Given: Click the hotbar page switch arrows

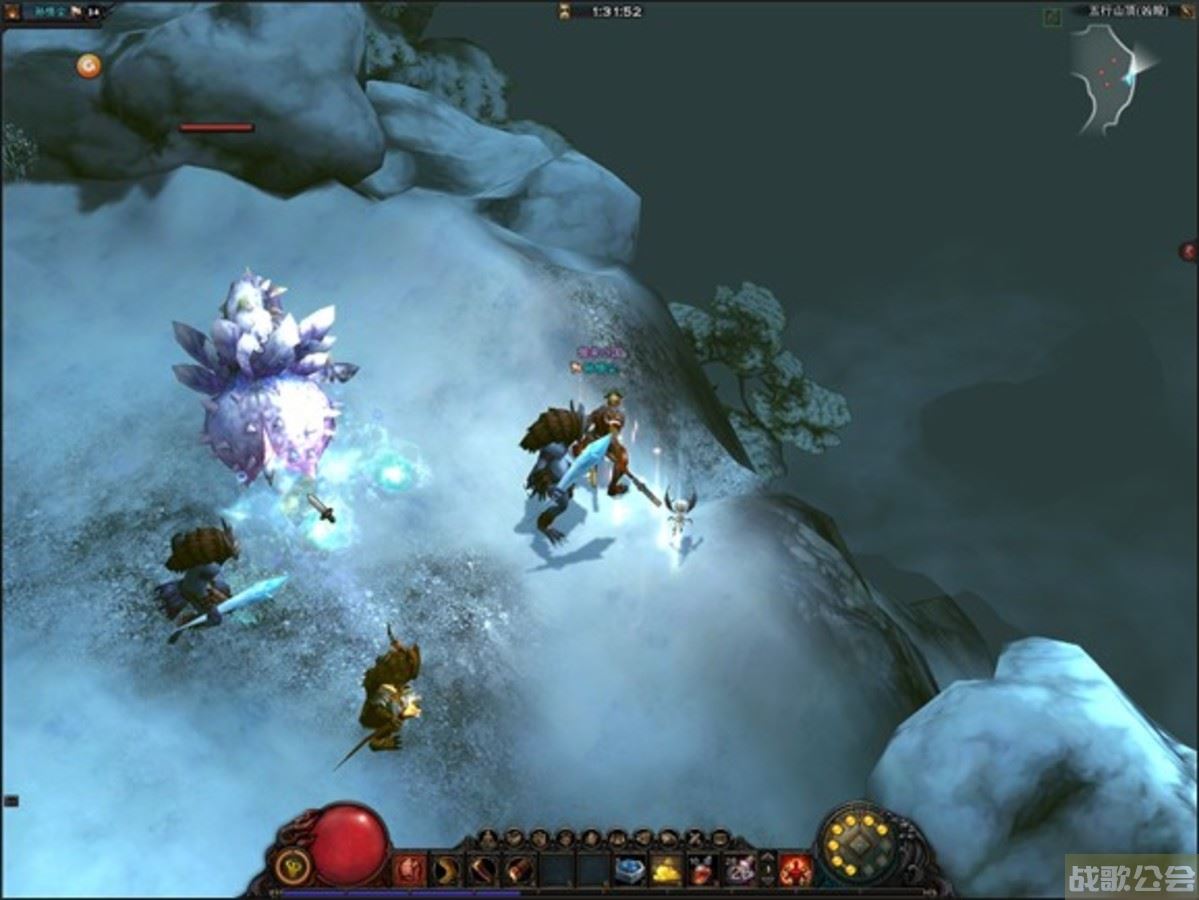Looking at the screenshot, I should 767,869.
